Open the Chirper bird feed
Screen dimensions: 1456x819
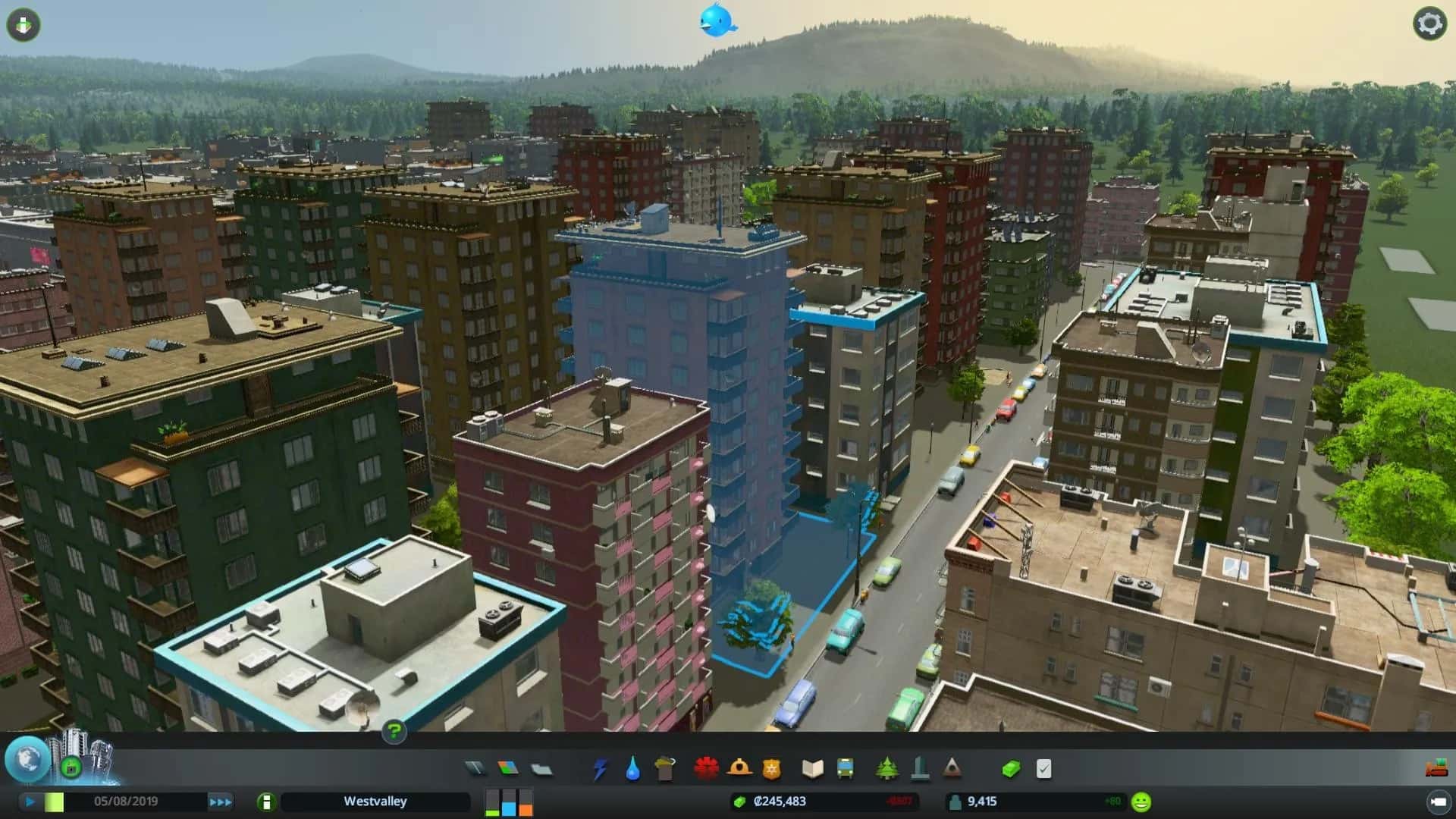[x=716, y=20]
